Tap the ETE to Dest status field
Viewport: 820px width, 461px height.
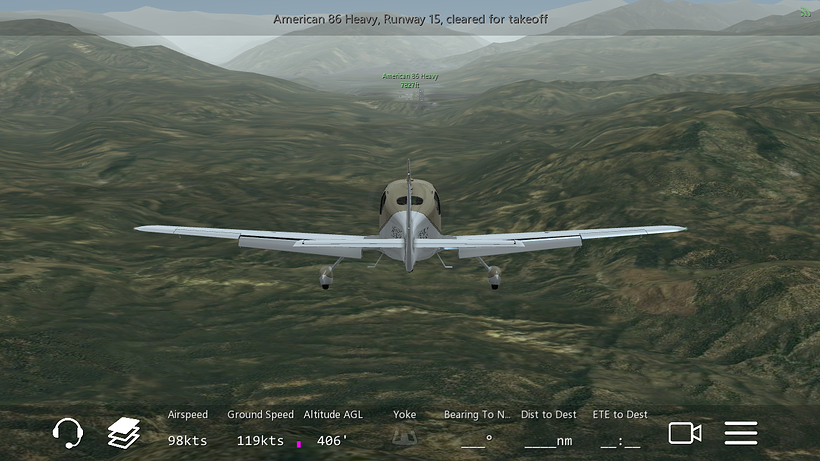tap(620, 429)
